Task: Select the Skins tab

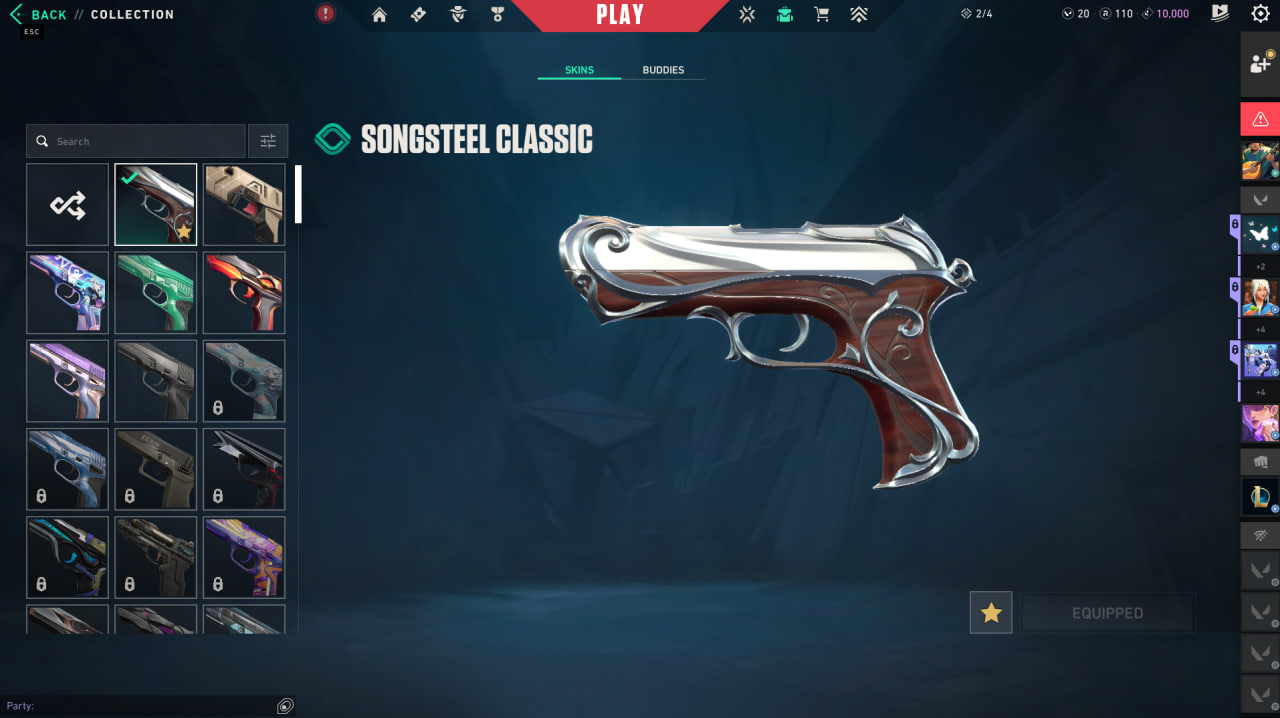Action: [579, 70]
